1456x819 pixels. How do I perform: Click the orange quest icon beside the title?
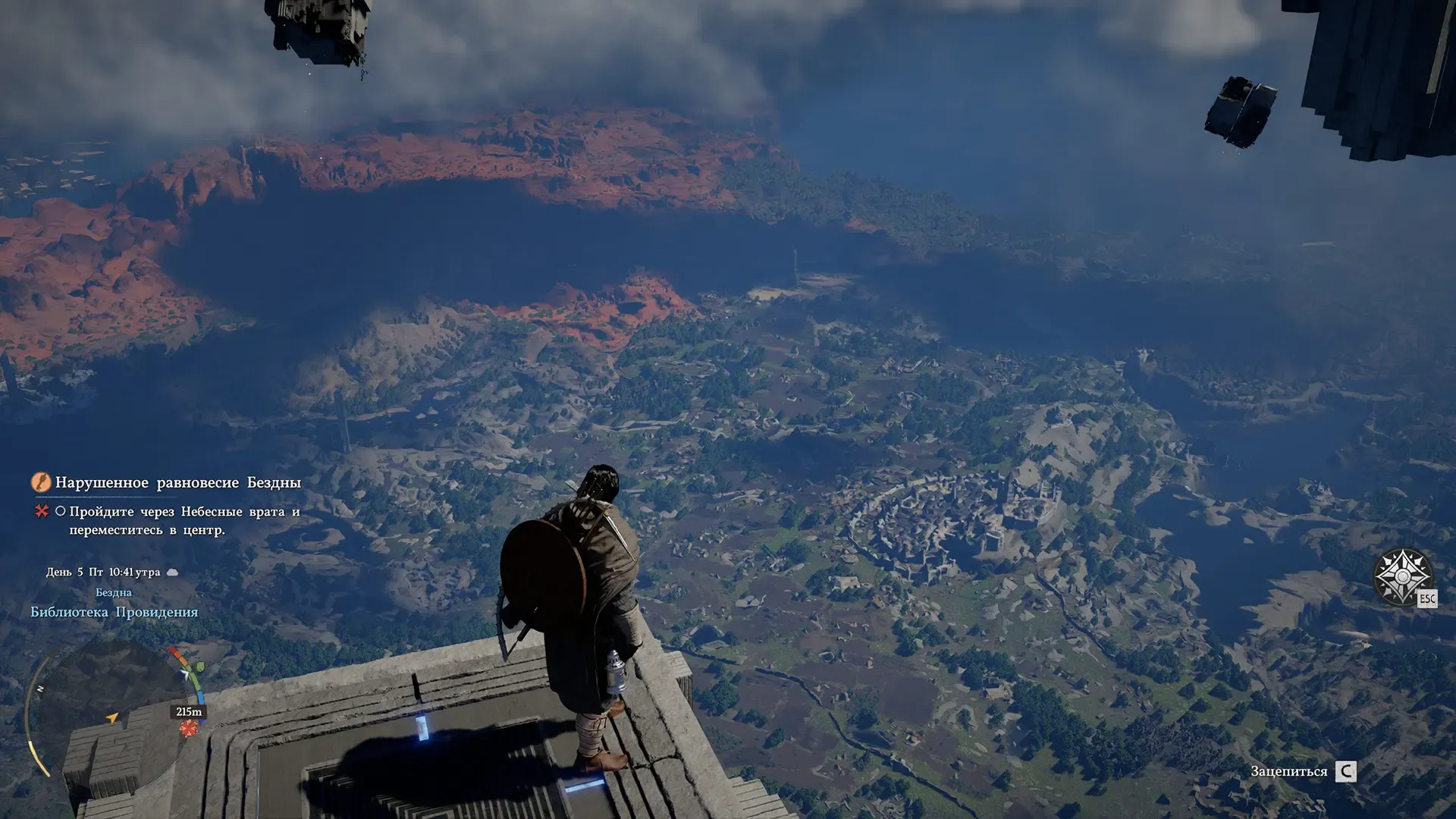[x=41, y=482]
